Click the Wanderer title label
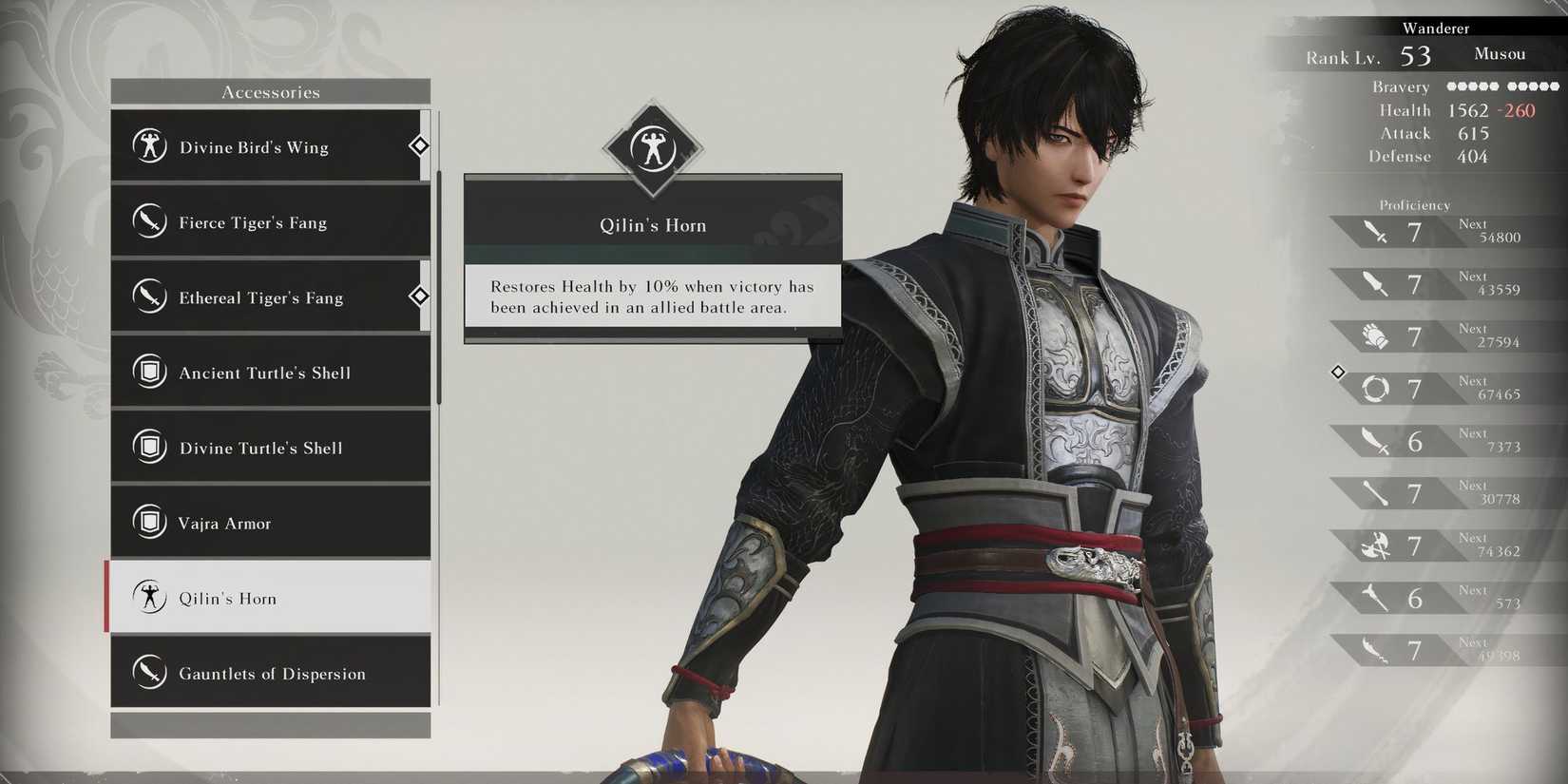 [1435, 28]
